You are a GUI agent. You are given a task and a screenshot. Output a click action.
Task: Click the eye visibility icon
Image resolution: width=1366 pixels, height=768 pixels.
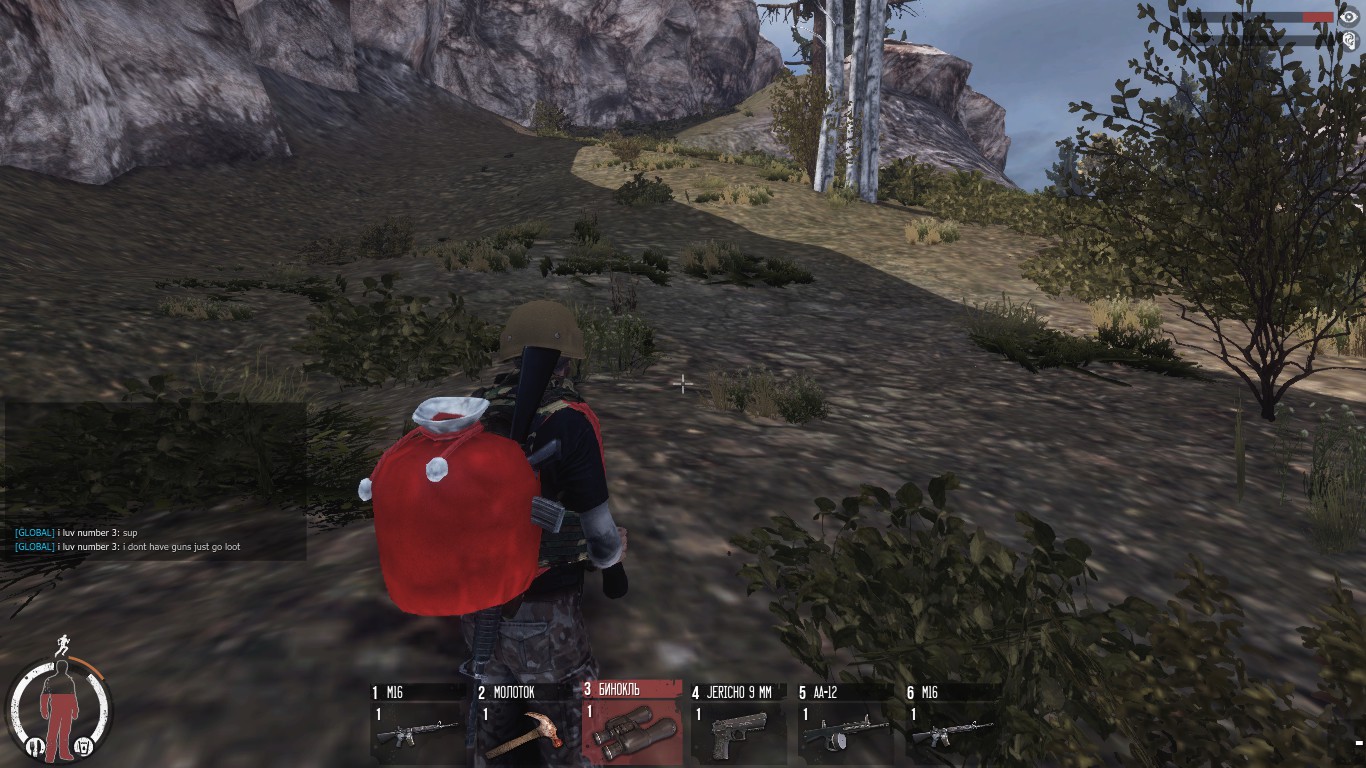point(1348,17)
